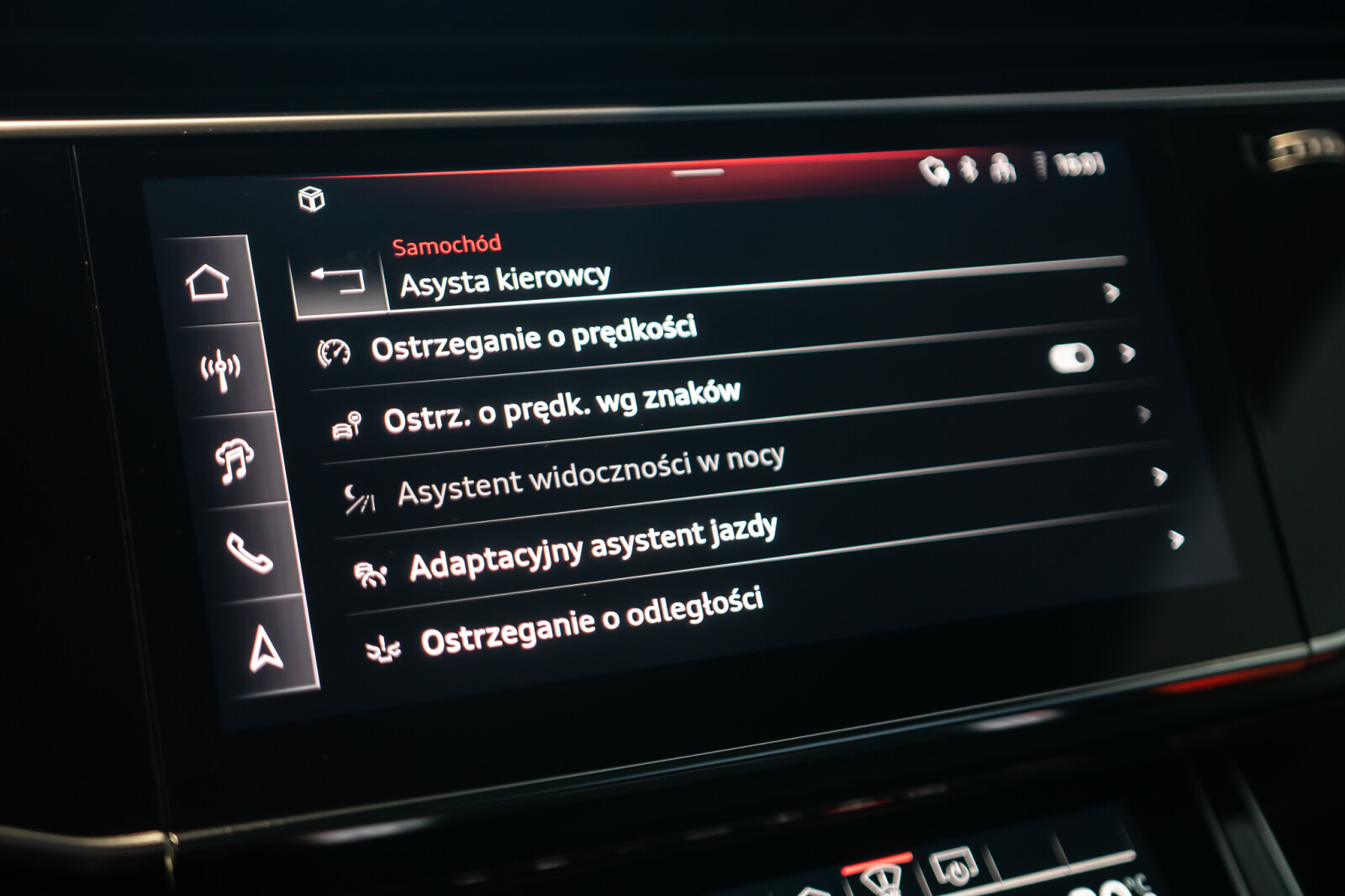Open Adaptacyjny asystent jazdy settings
1345x896 pixels.
click(x=593, y=546)
